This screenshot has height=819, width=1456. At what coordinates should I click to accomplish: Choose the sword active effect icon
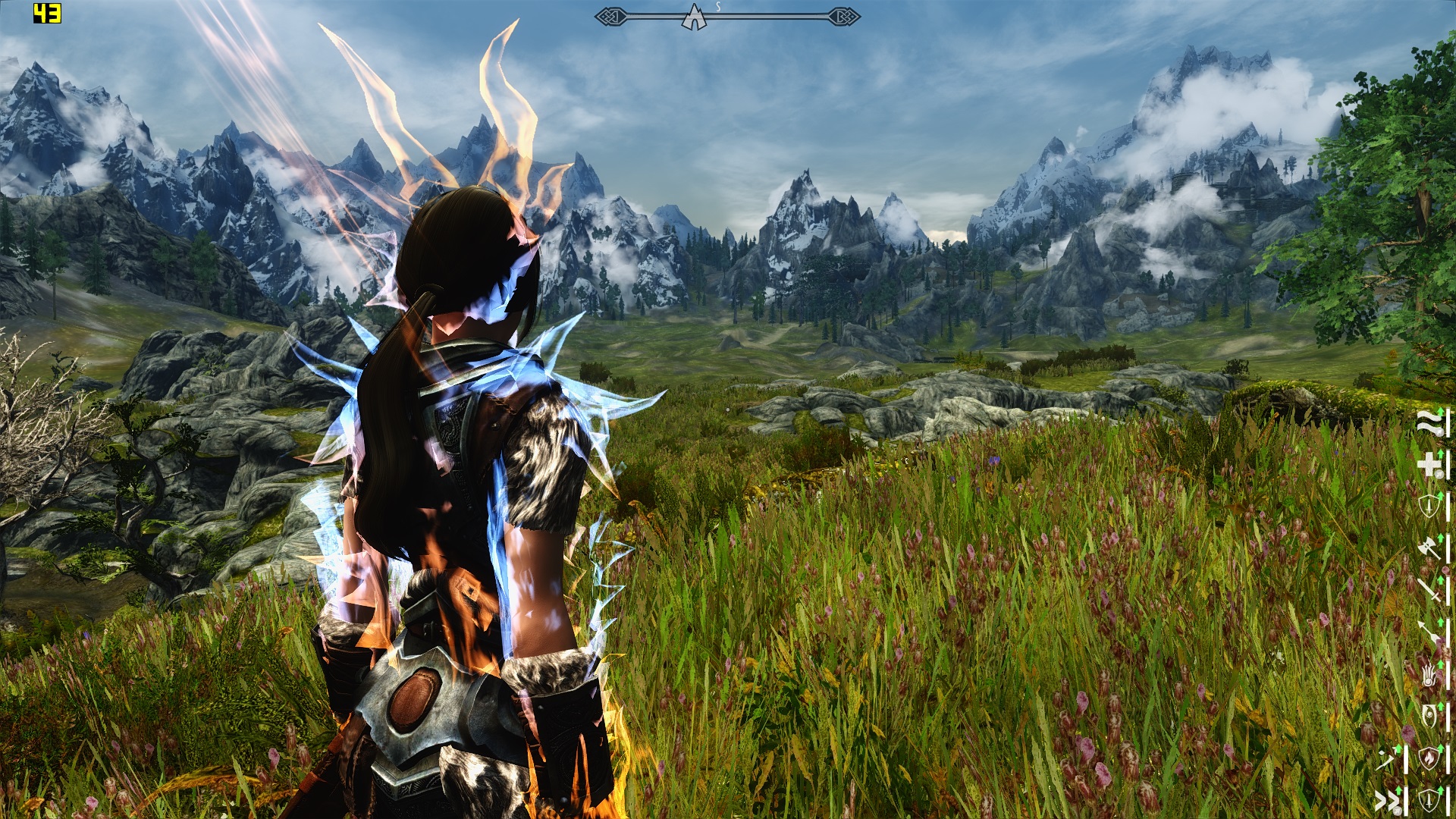(1429, 589)
